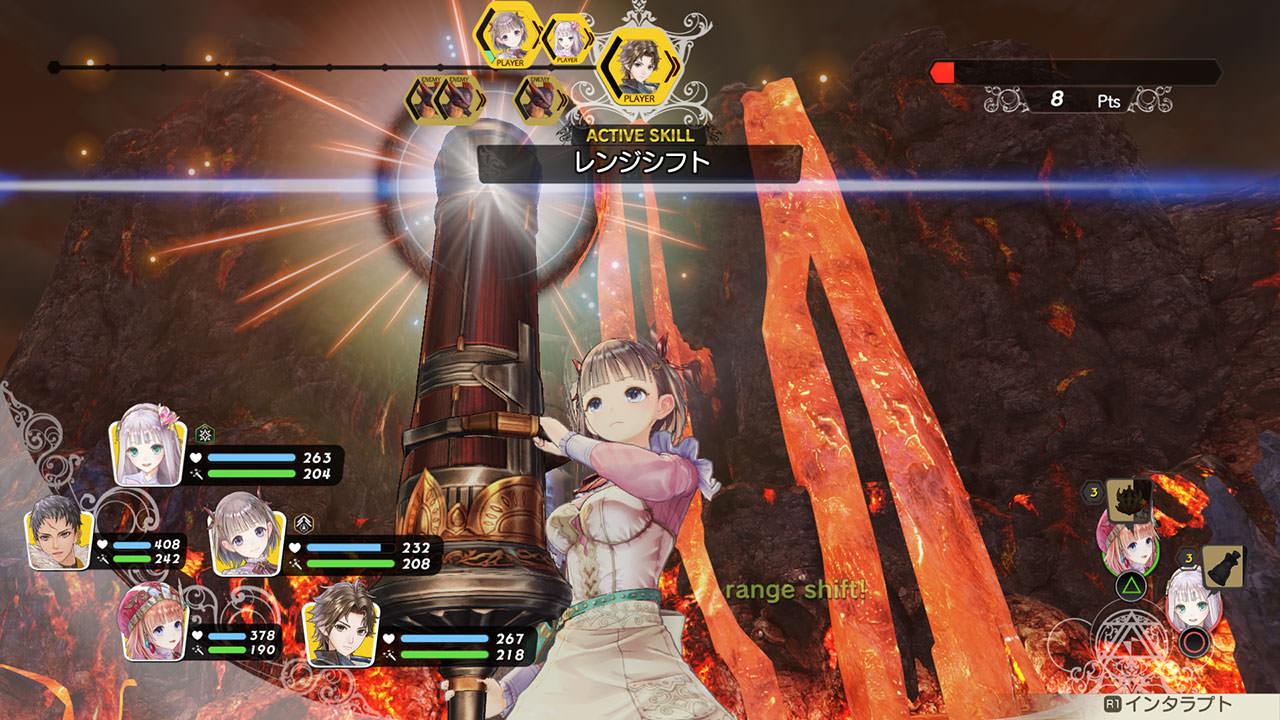This screenshot has height=720, width=1280.
Task: Use the black bell-shaped interrupt item
Action: (1223, 566)
